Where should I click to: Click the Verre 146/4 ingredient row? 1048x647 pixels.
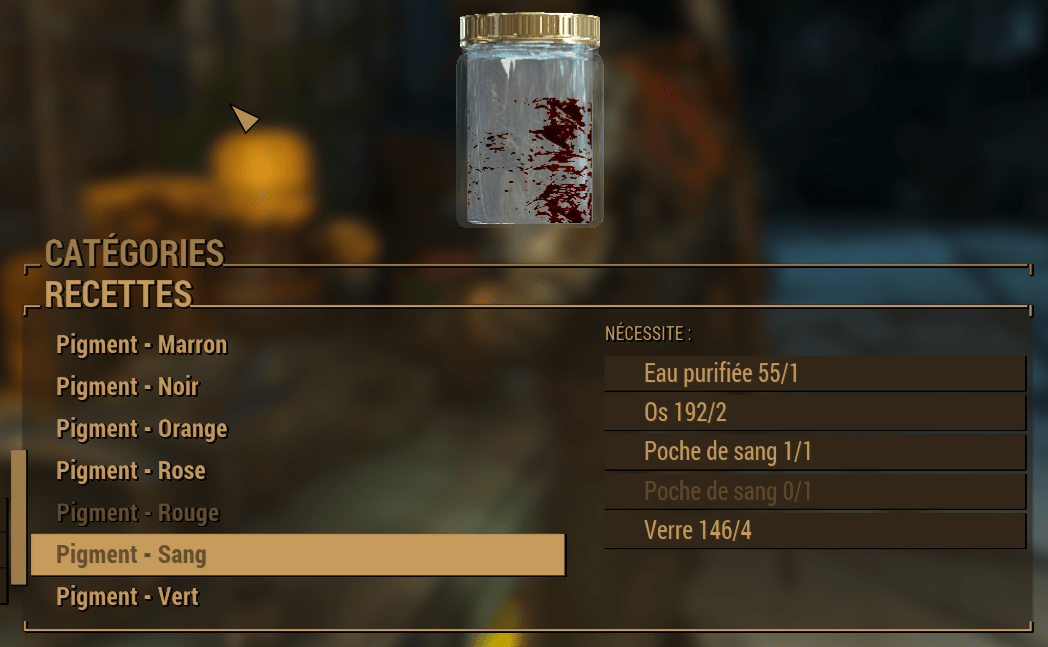[x=815, y=530]
